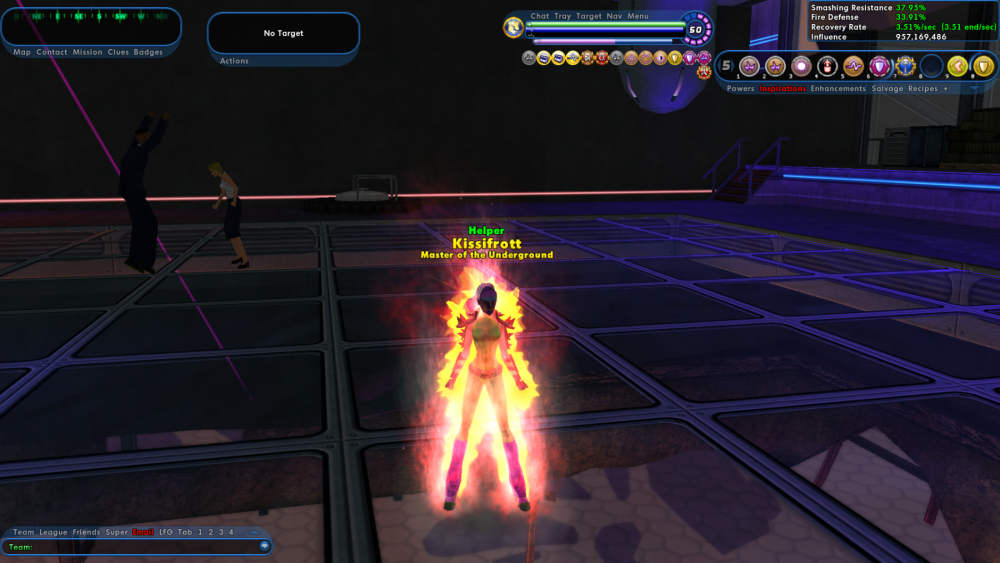Click the speech bubble chat channel button

(264, 546)
